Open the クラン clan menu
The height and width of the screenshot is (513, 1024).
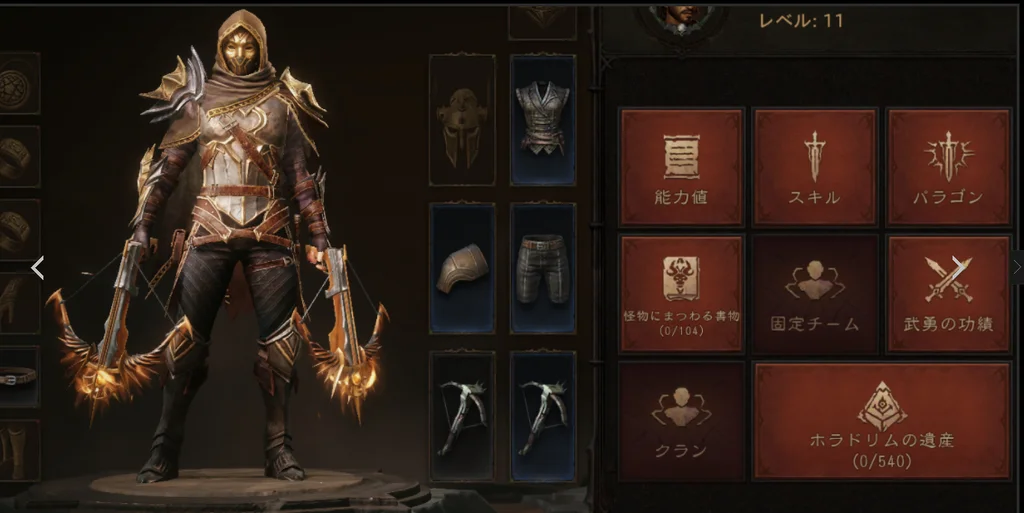pos(682,421)
